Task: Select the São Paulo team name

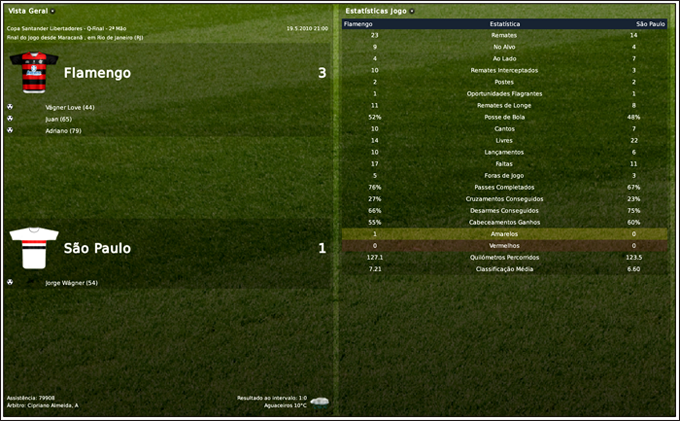Action: 97,248
